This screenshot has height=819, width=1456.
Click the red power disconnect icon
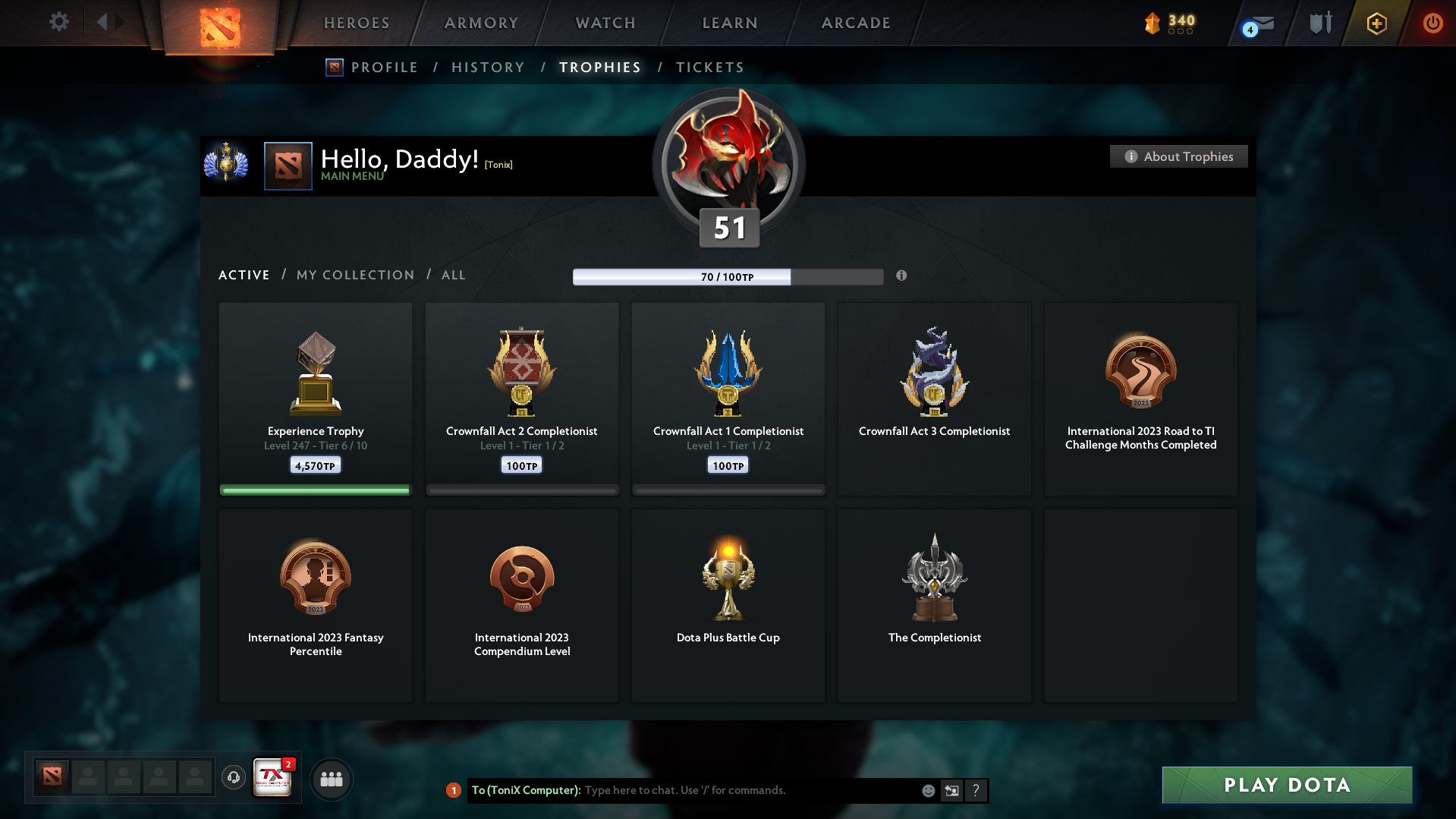[1432, 24]
